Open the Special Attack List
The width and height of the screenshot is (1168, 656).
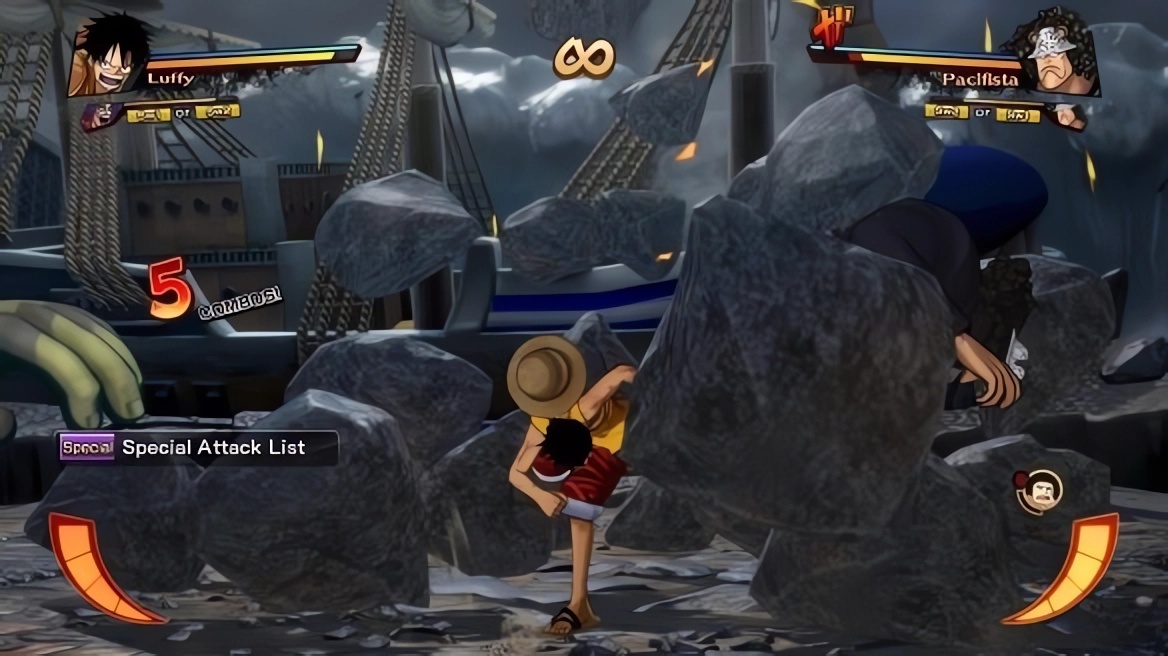(x=197, y=448)
